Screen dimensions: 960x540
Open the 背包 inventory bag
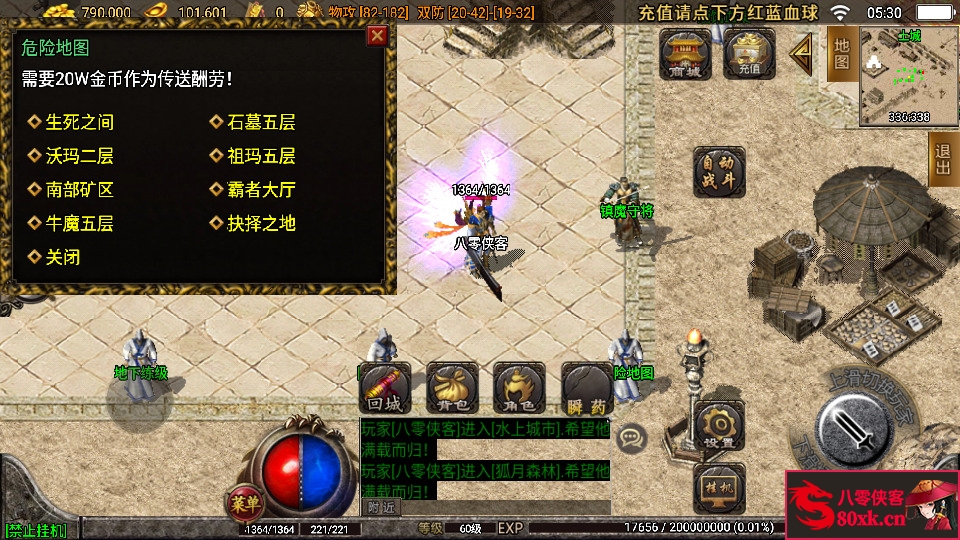(452, 388)
